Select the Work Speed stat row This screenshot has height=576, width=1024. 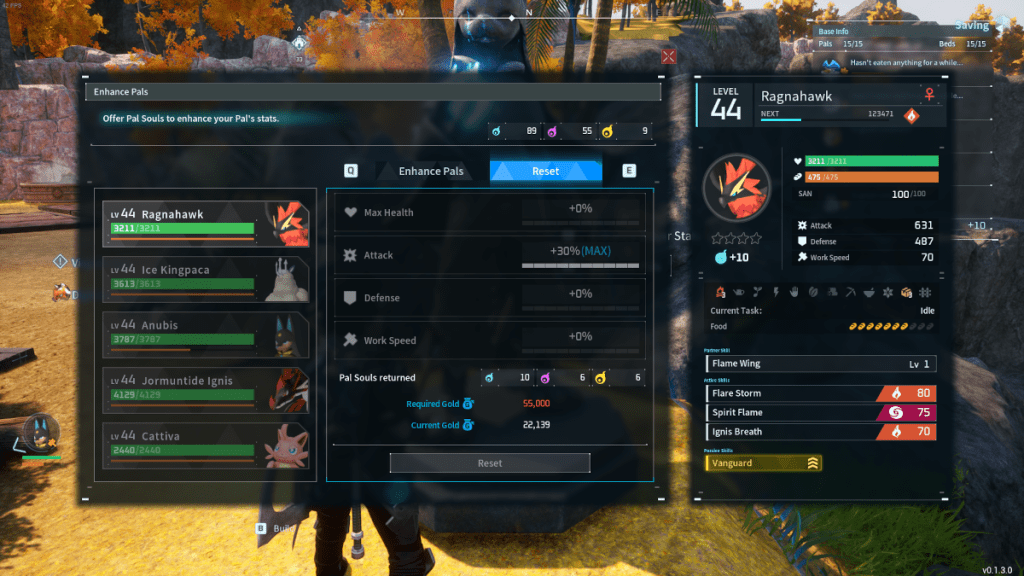[488, 341]
